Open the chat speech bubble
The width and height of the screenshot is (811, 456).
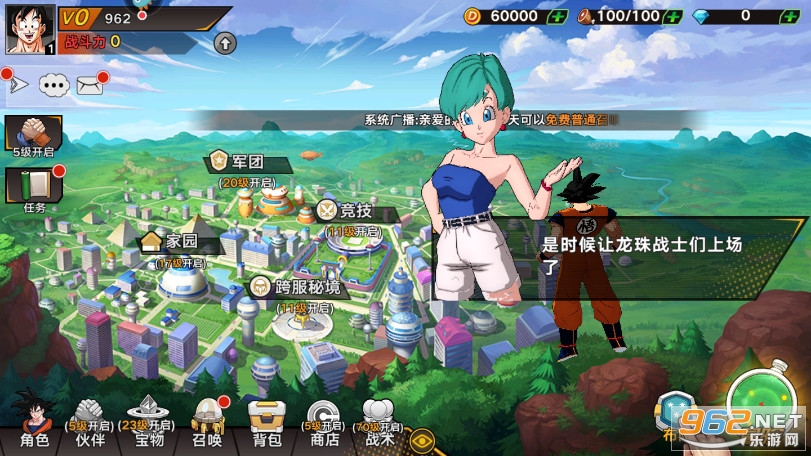[x=54, y=84]
